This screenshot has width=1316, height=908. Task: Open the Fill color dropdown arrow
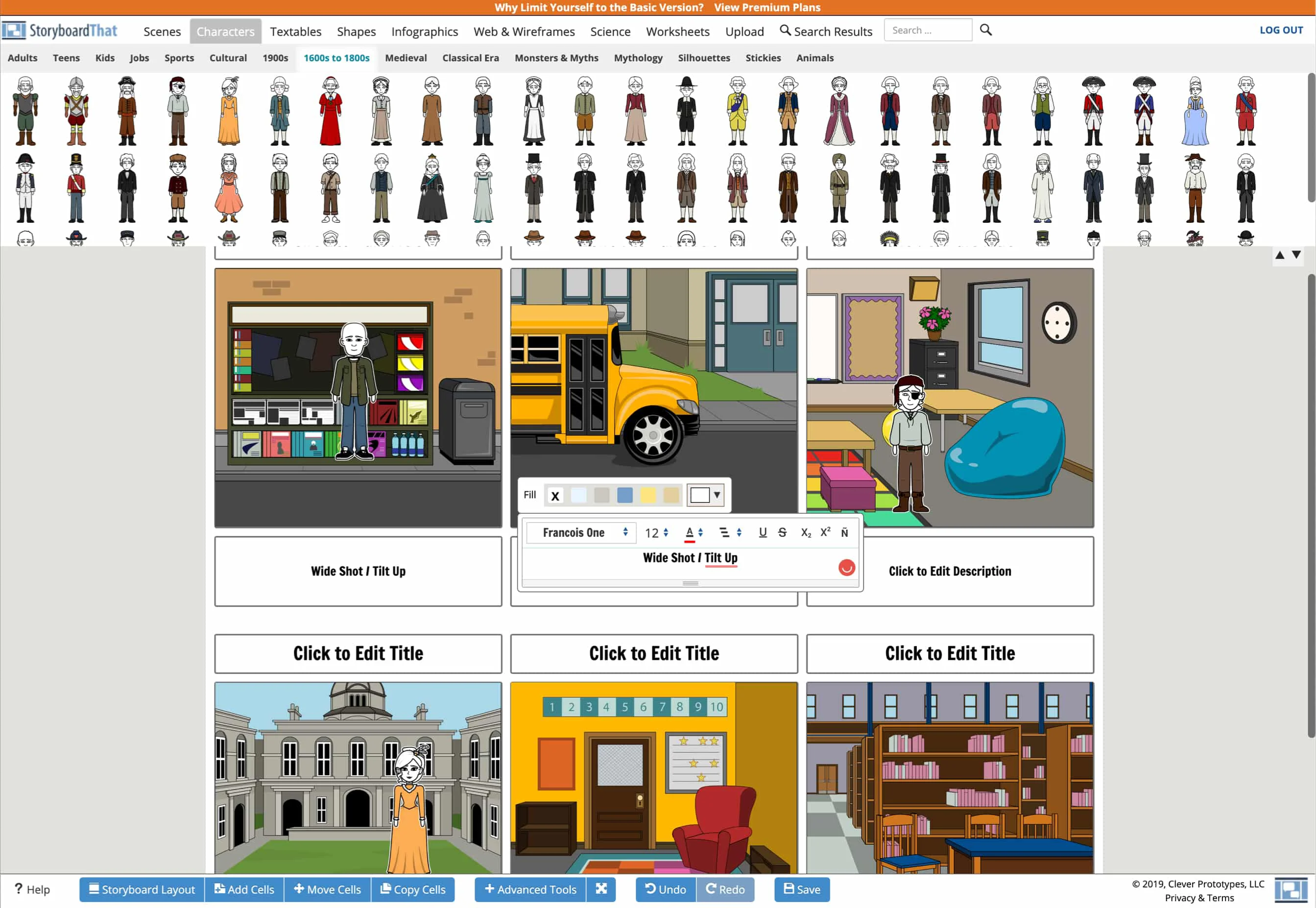pyautogui.click(x=717, y=495)
